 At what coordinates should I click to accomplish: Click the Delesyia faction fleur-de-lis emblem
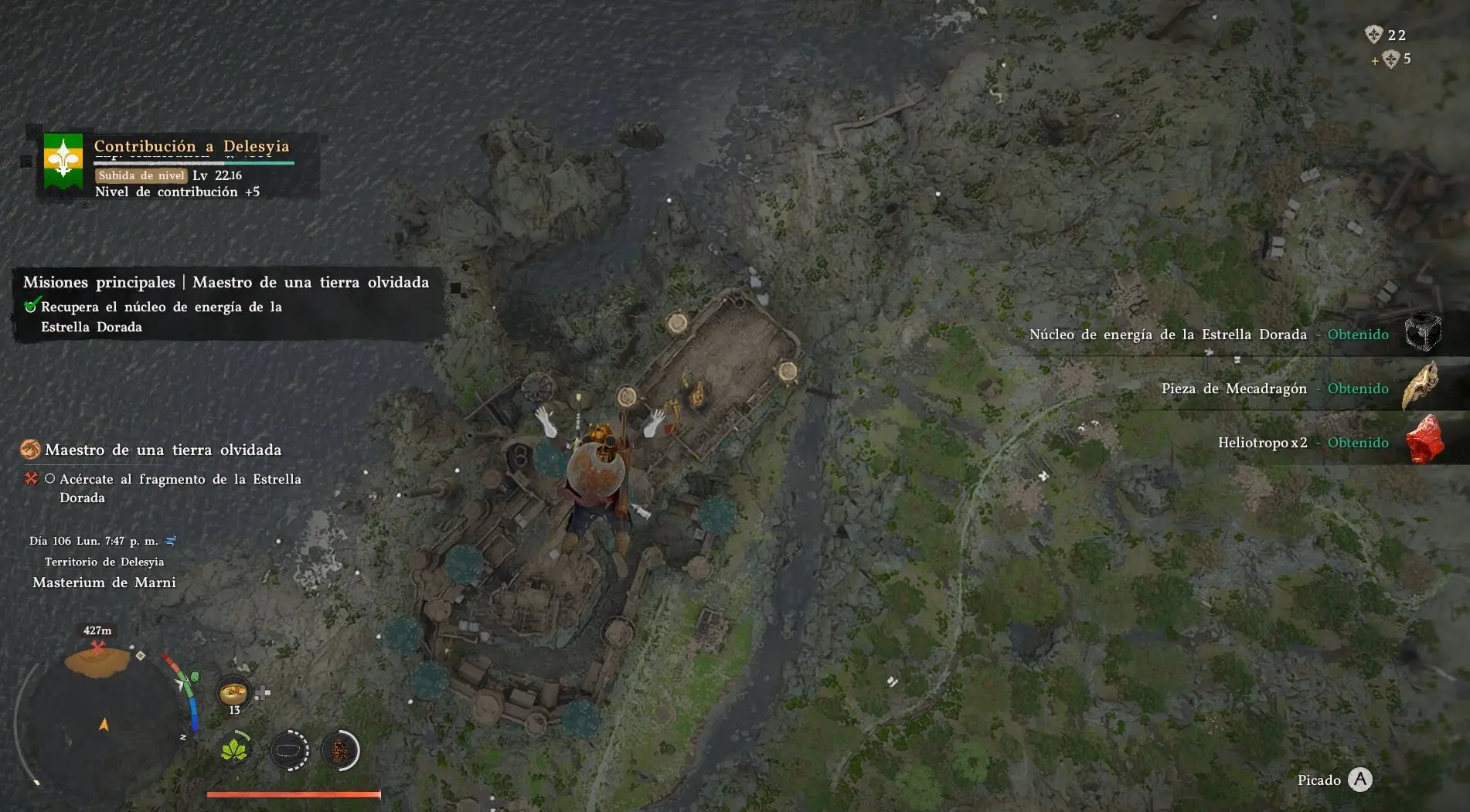pyautogui.click(x=63, y=161)
